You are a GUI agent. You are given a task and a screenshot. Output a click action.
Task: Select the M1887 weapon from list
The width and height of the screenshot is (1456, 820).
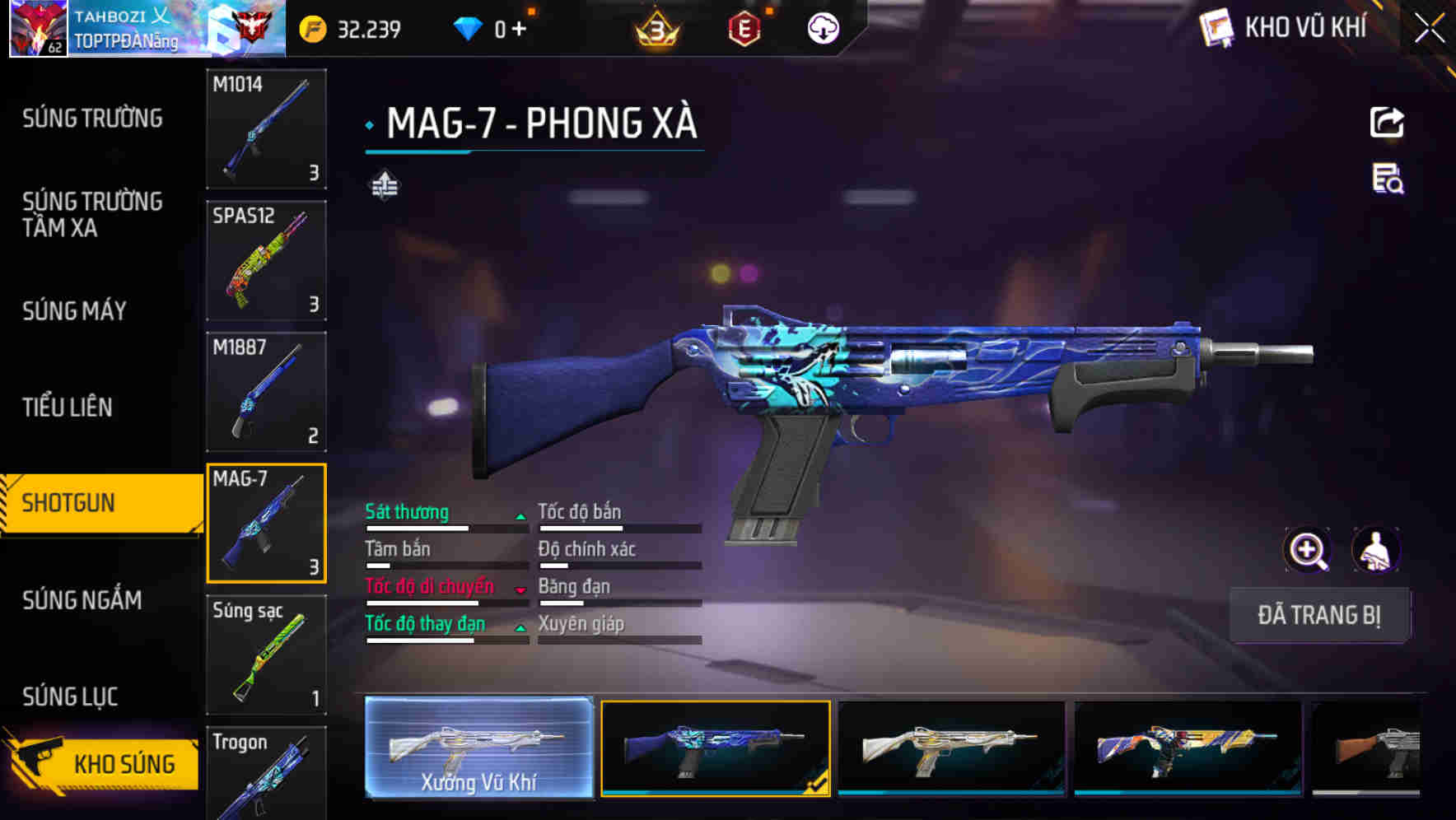[266, 392]
